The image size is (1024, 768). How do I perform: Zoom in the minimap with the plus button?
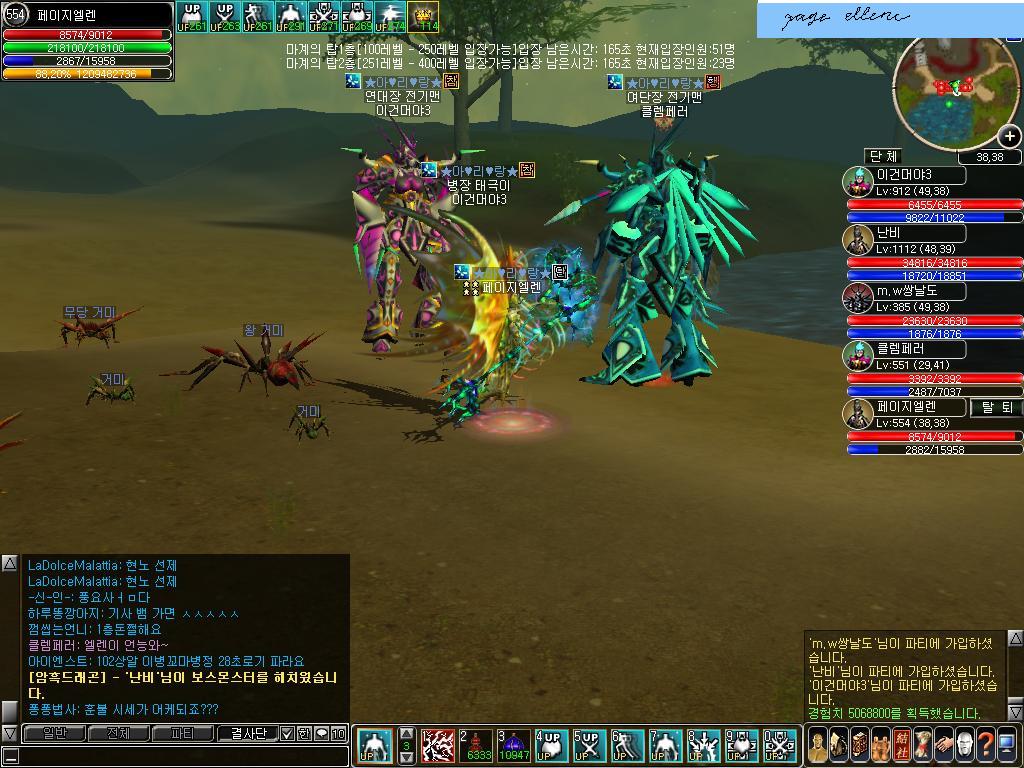pos(1009,137)
